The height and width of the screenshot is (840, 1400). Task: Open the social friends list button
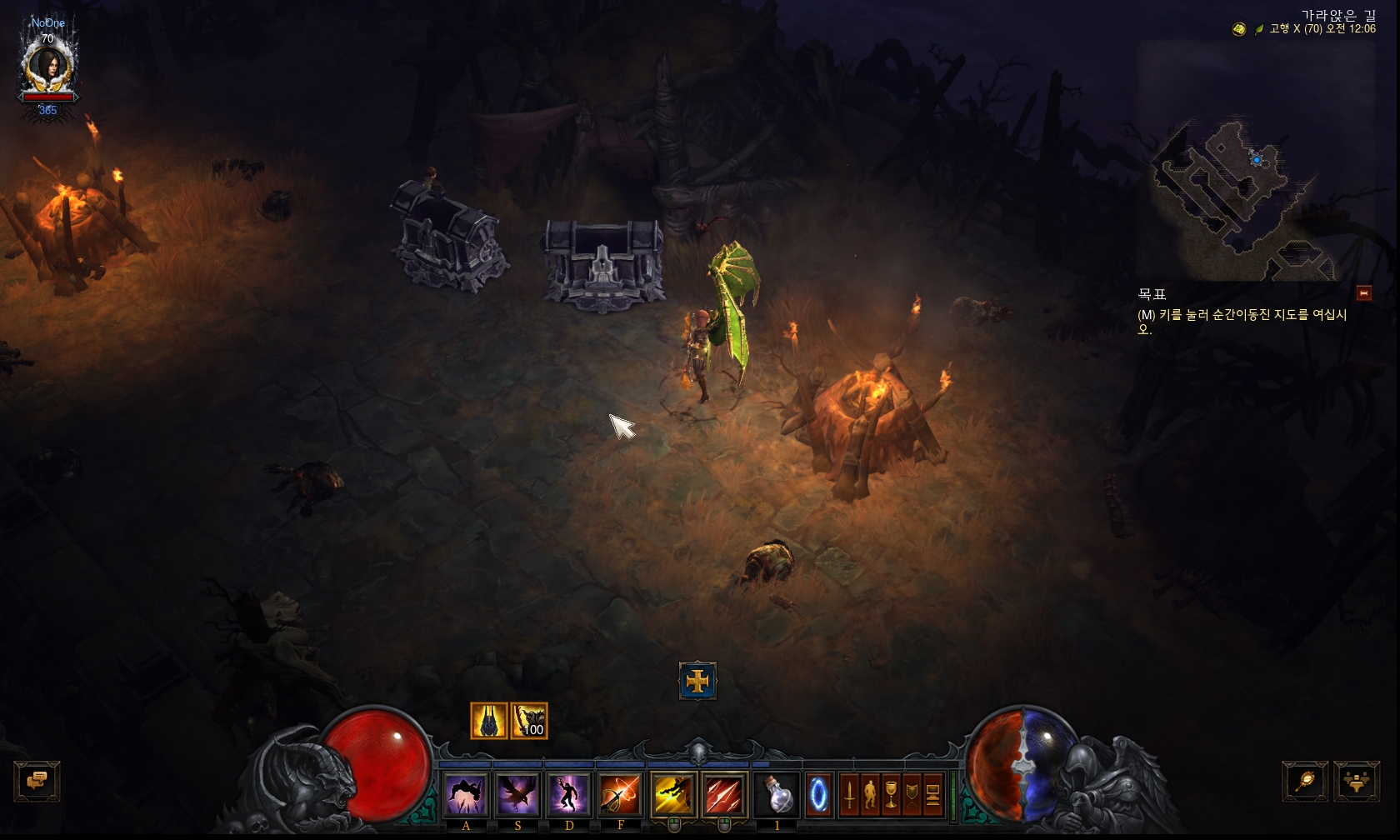(x=1357, y=782)
